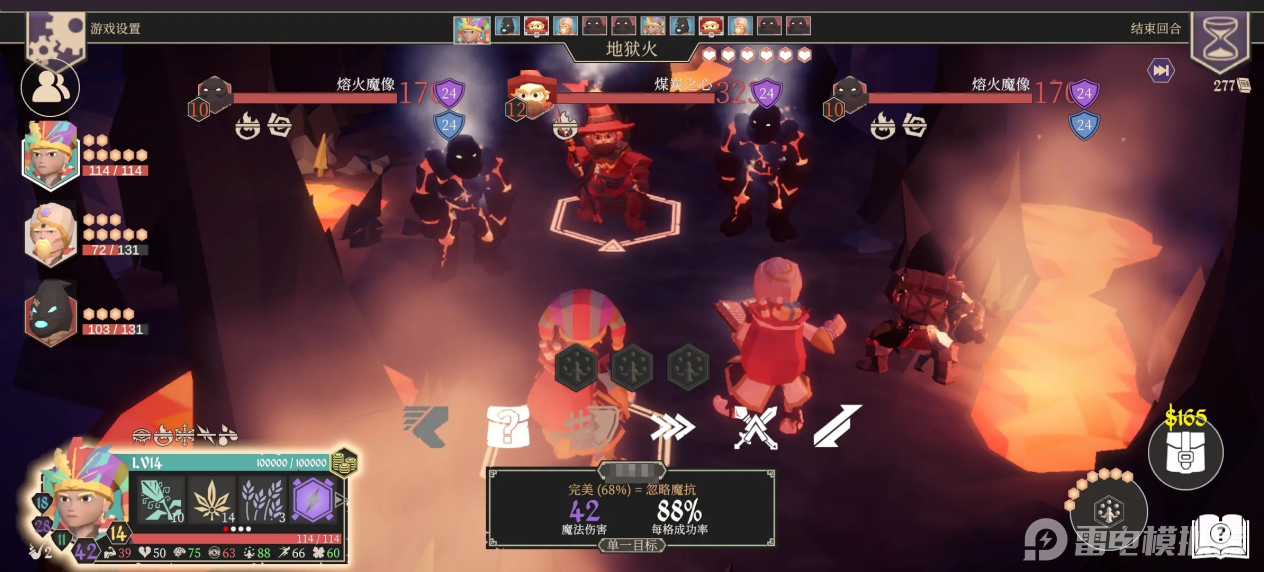Screen dimensions: 1264x572
Task: Open the party members panel icon
Action: pos(49,88)
